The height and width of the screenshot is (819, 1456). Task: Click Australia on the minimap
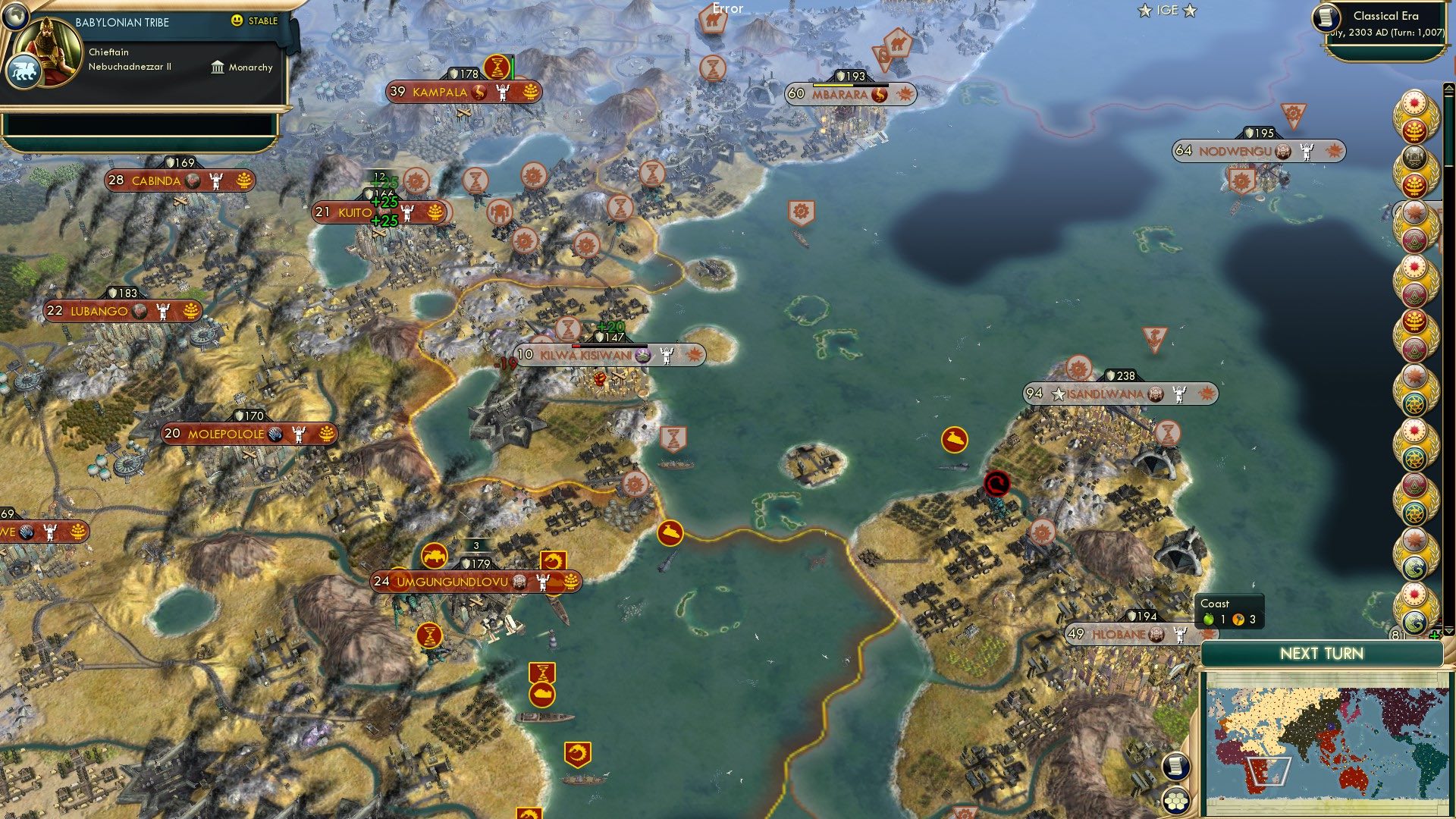click(1354, 777)
